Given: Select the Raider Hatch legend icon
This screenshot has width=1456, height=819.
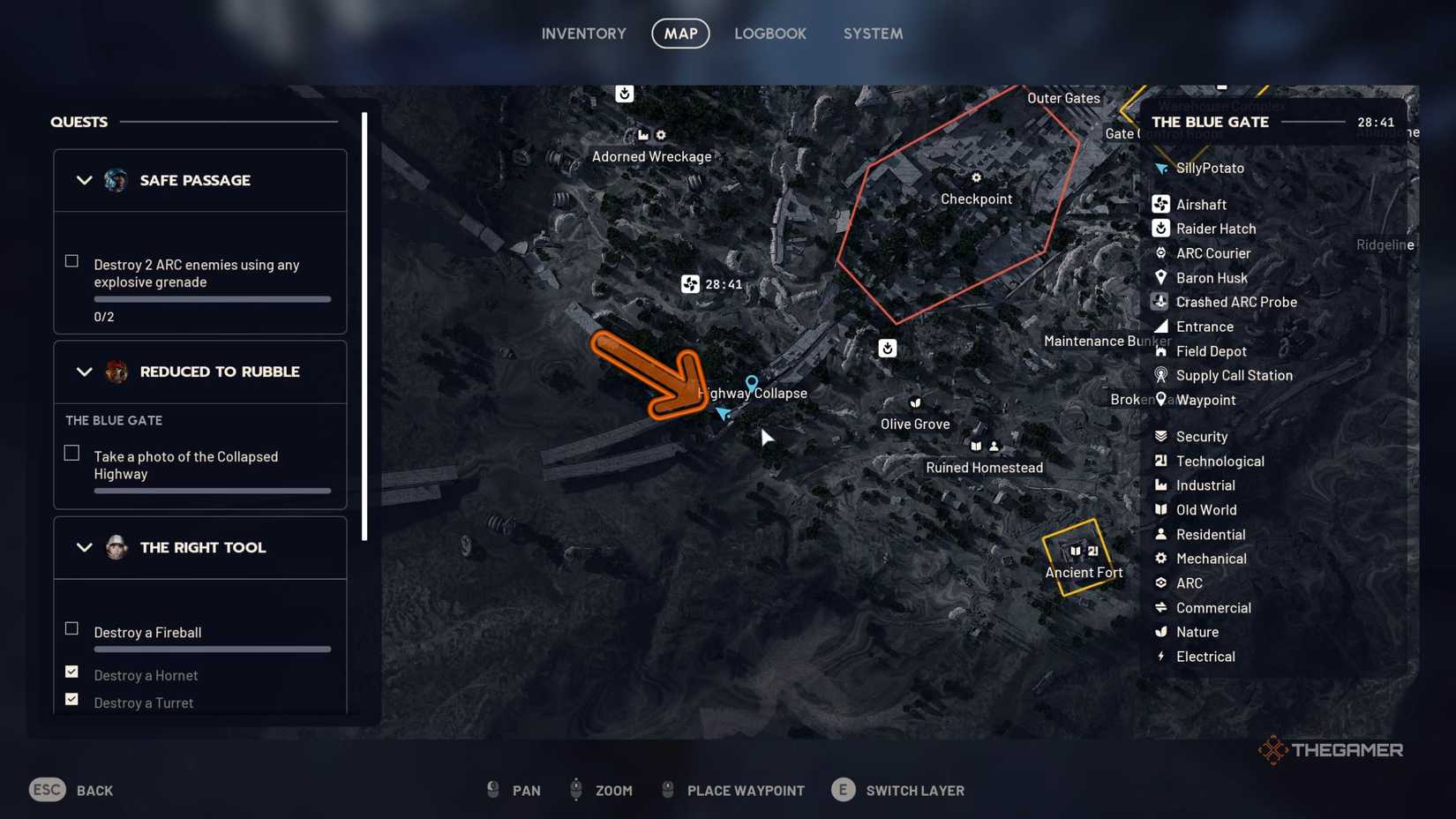Looking at the screenshot, I should point(1160,229).
